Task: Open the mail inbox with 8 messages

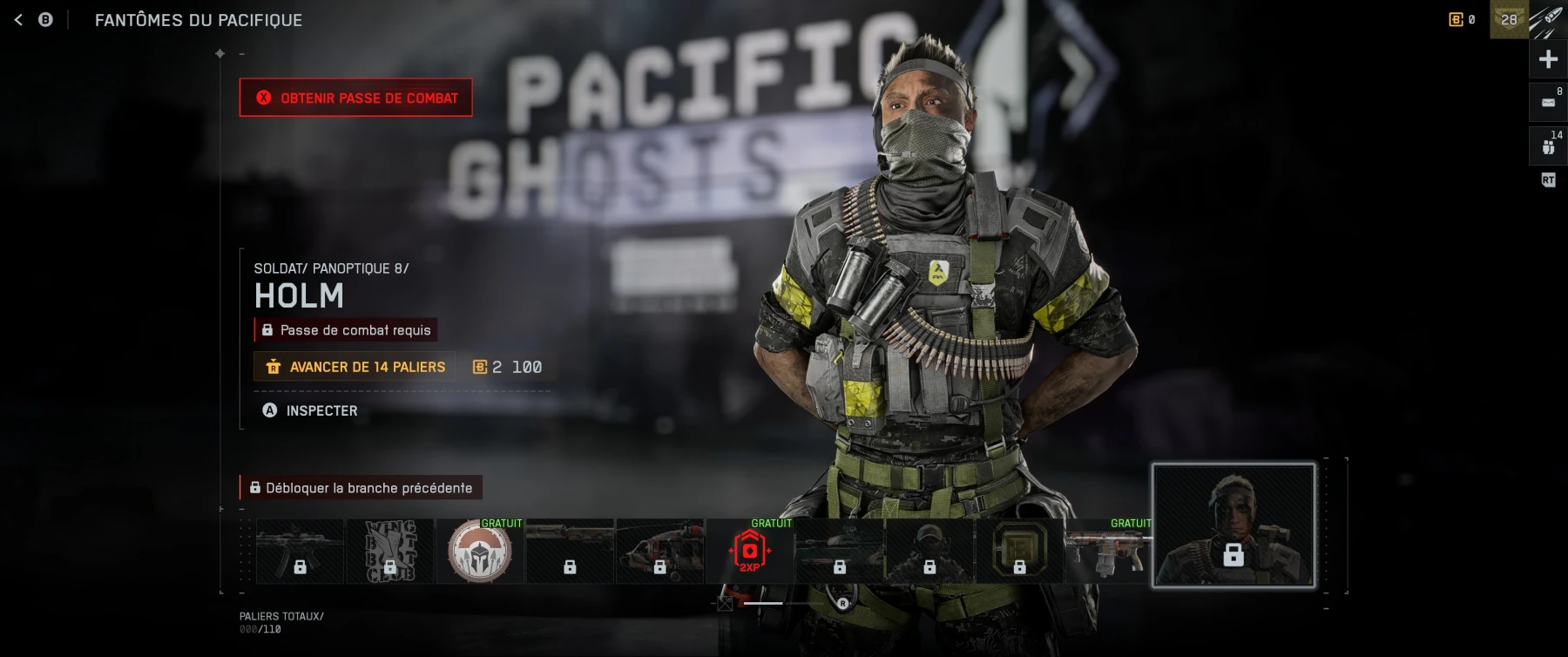Action: [1548, 103]
